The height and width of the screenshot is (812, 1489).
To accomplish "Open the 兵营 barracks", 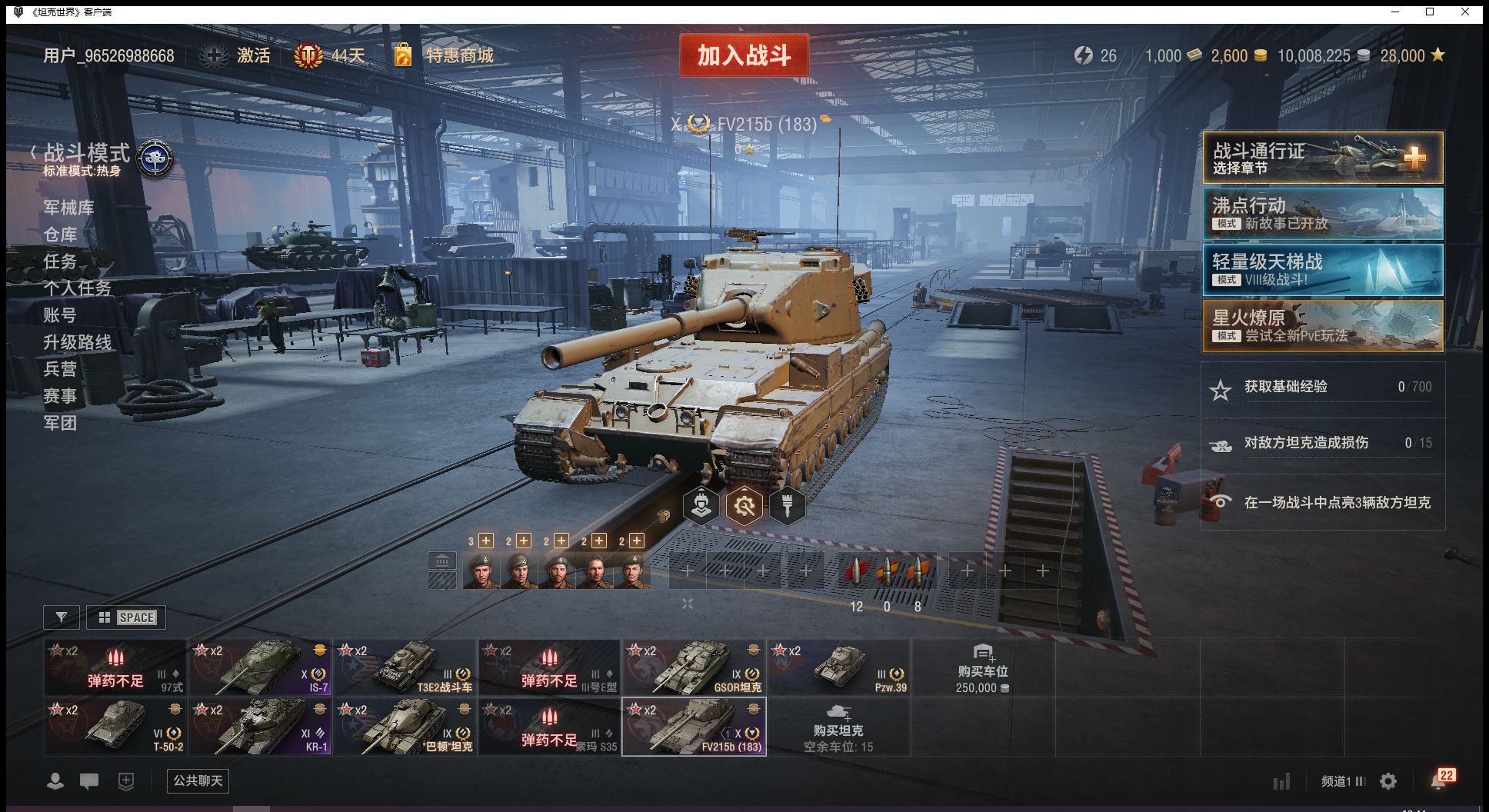I will [60, 369].
